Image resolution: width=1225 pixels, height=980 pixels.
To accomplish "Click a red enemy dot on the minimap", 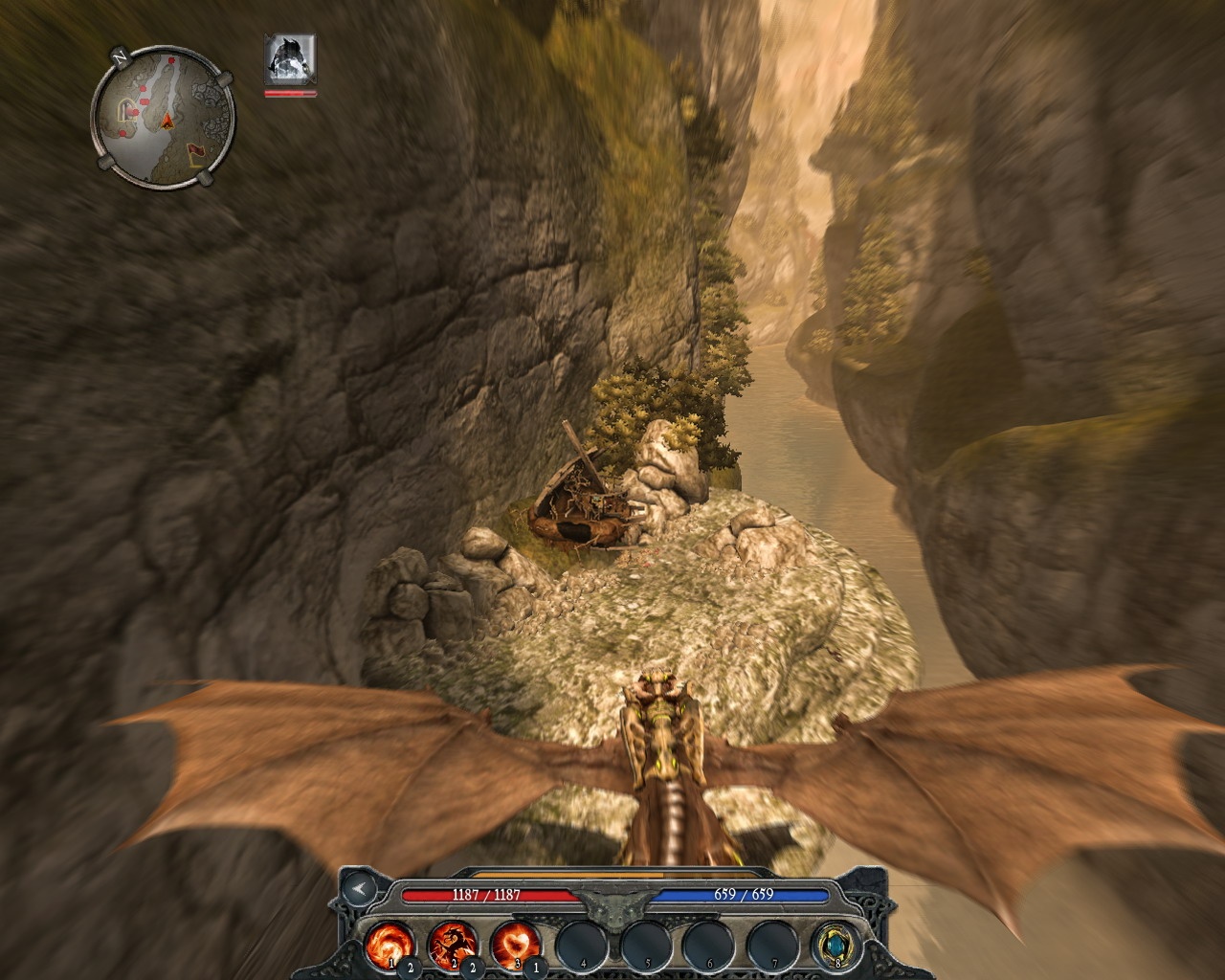I will (172, 61).
